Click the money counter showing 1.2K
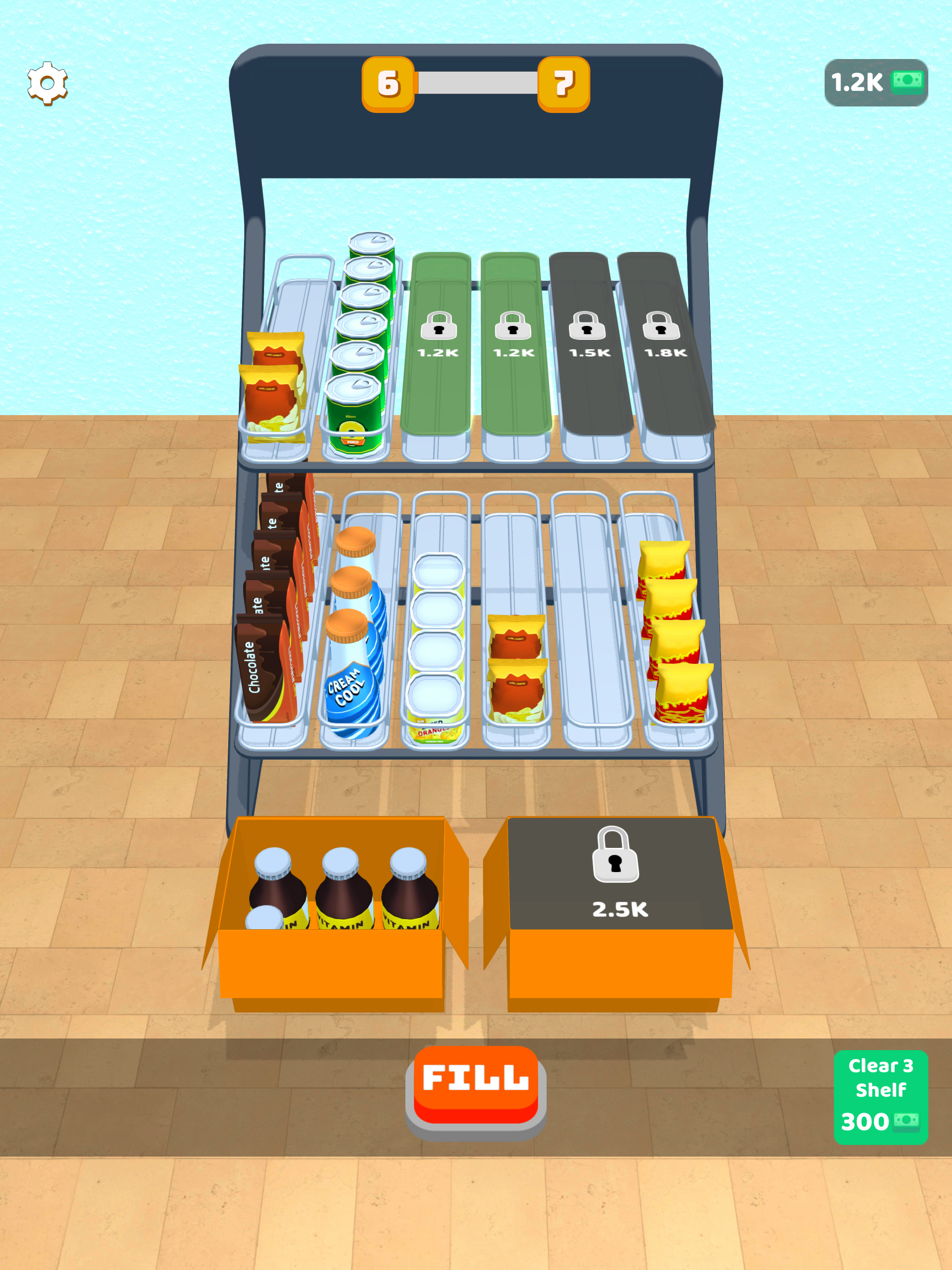Screen dimensions: 952x1270 [x=877, y=82]
